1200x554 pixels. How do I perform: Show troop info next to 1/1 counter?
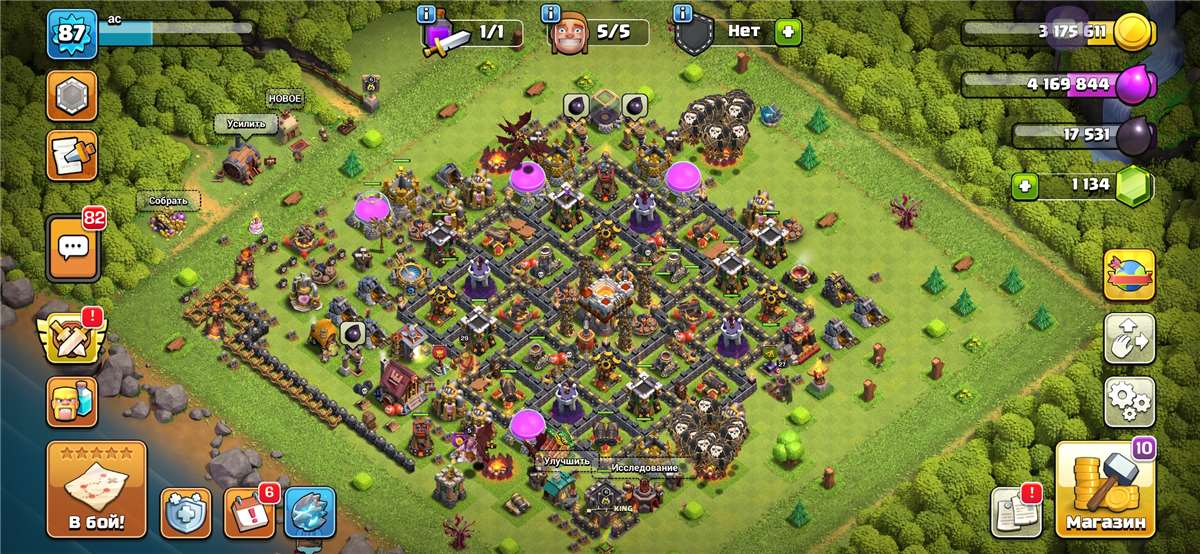pyautogui.click(x=427, y=14)
